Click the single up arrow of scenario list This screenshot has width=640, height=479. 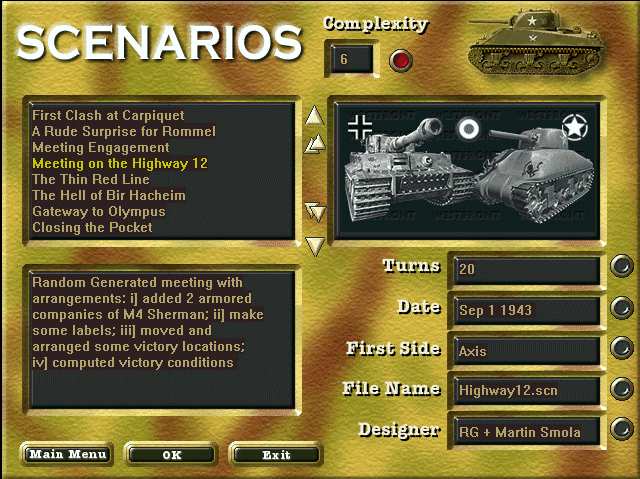pyautogui.click(x=315, y=115)
